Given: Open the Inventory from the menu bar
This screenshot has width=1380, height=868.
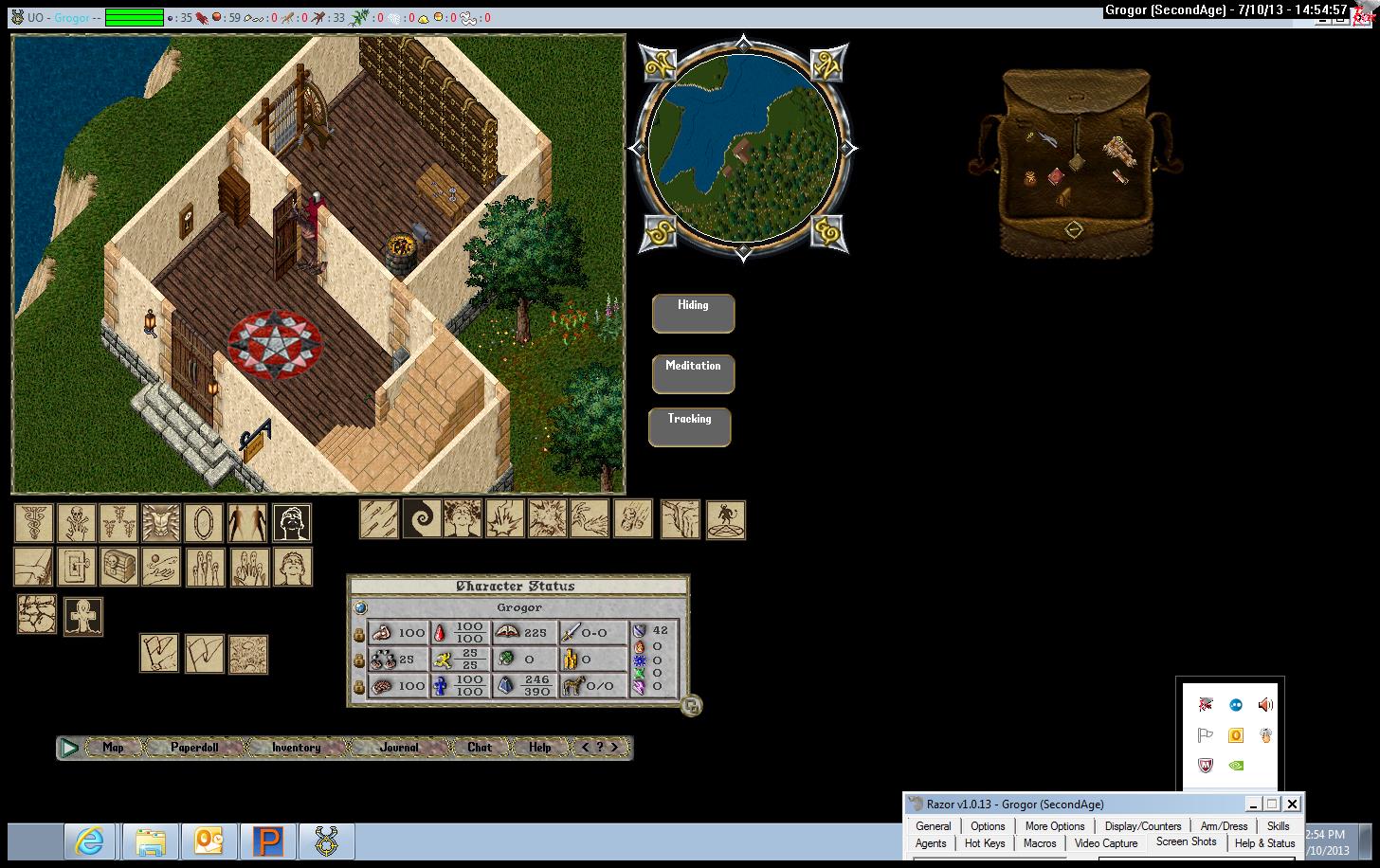Looking at the screenshot, I should click(x=296, y=748).
